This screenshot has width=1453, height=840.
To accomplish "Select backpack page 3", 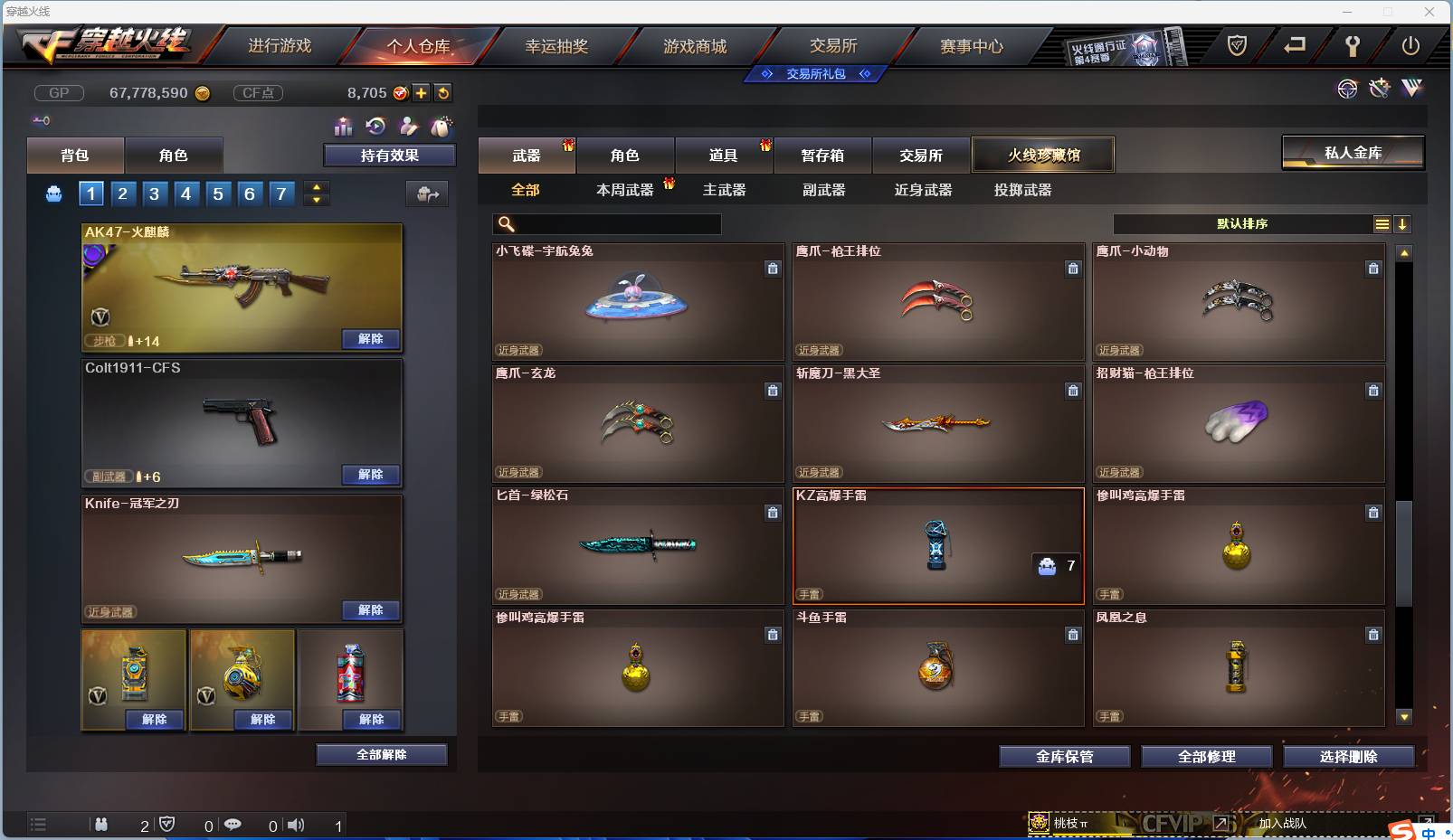I will coord(154,193).
